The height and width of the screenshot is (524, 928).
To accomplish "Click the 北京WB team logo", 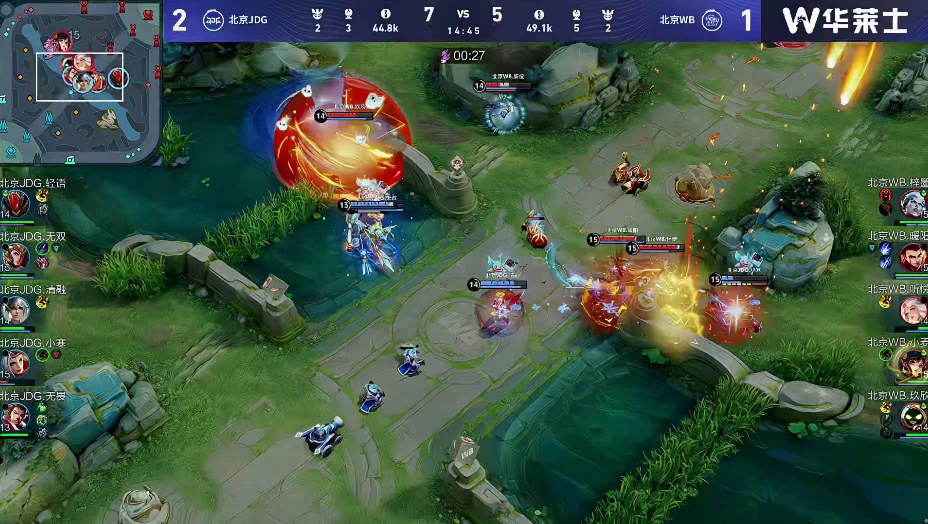I will pyautogui.click(x=712, y=19).
